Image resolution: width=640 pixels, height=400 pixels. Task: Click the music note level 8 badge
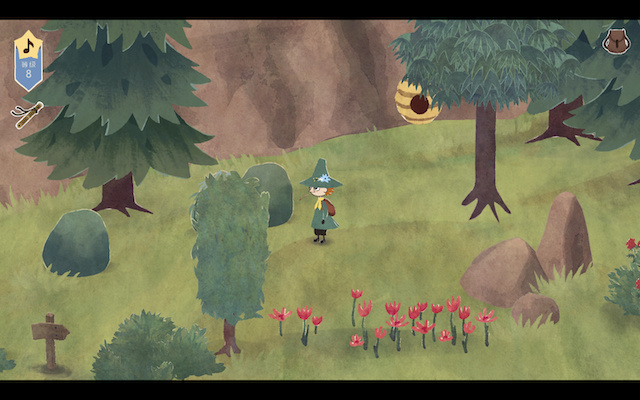click(x=28, y=59)
